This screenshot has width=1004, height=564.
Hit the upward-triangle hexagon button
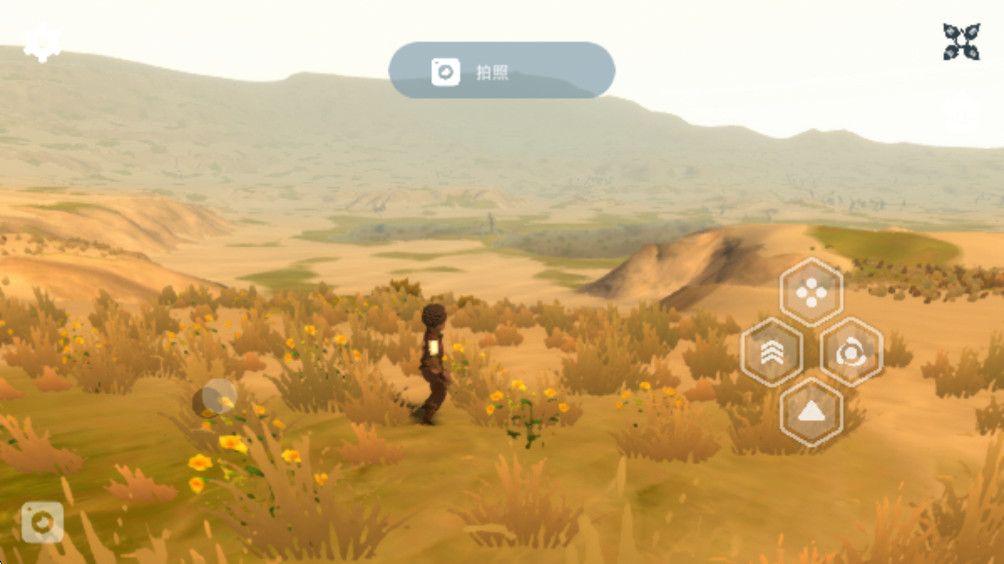pos(811,411)
